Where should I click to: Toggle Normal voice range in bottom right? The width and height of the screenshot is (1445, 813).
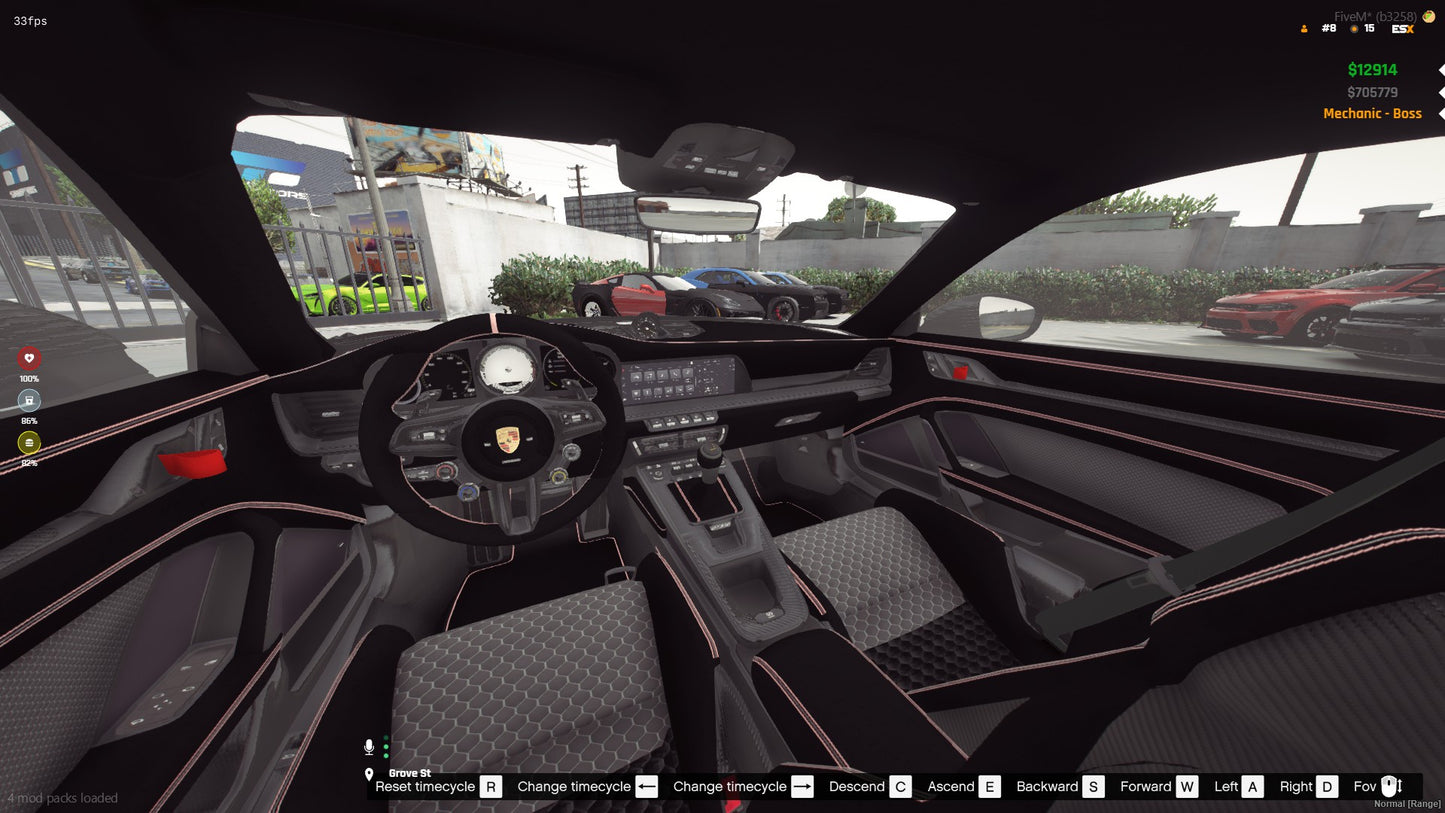point(1406,803)
